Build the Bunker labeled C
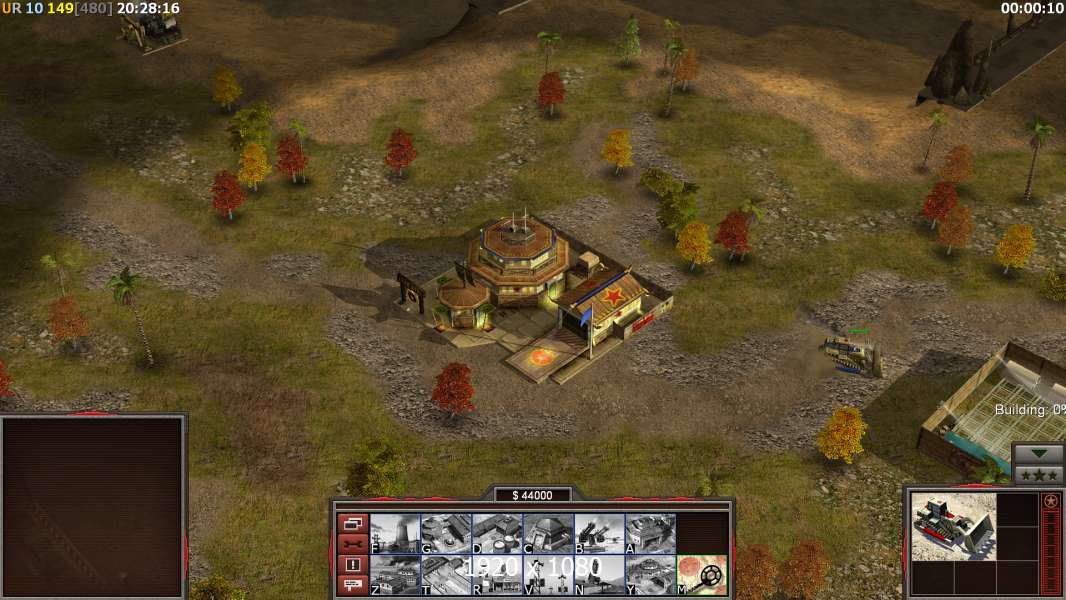The height and width of the screenshot is (600, 1066). tap(548, 534)
